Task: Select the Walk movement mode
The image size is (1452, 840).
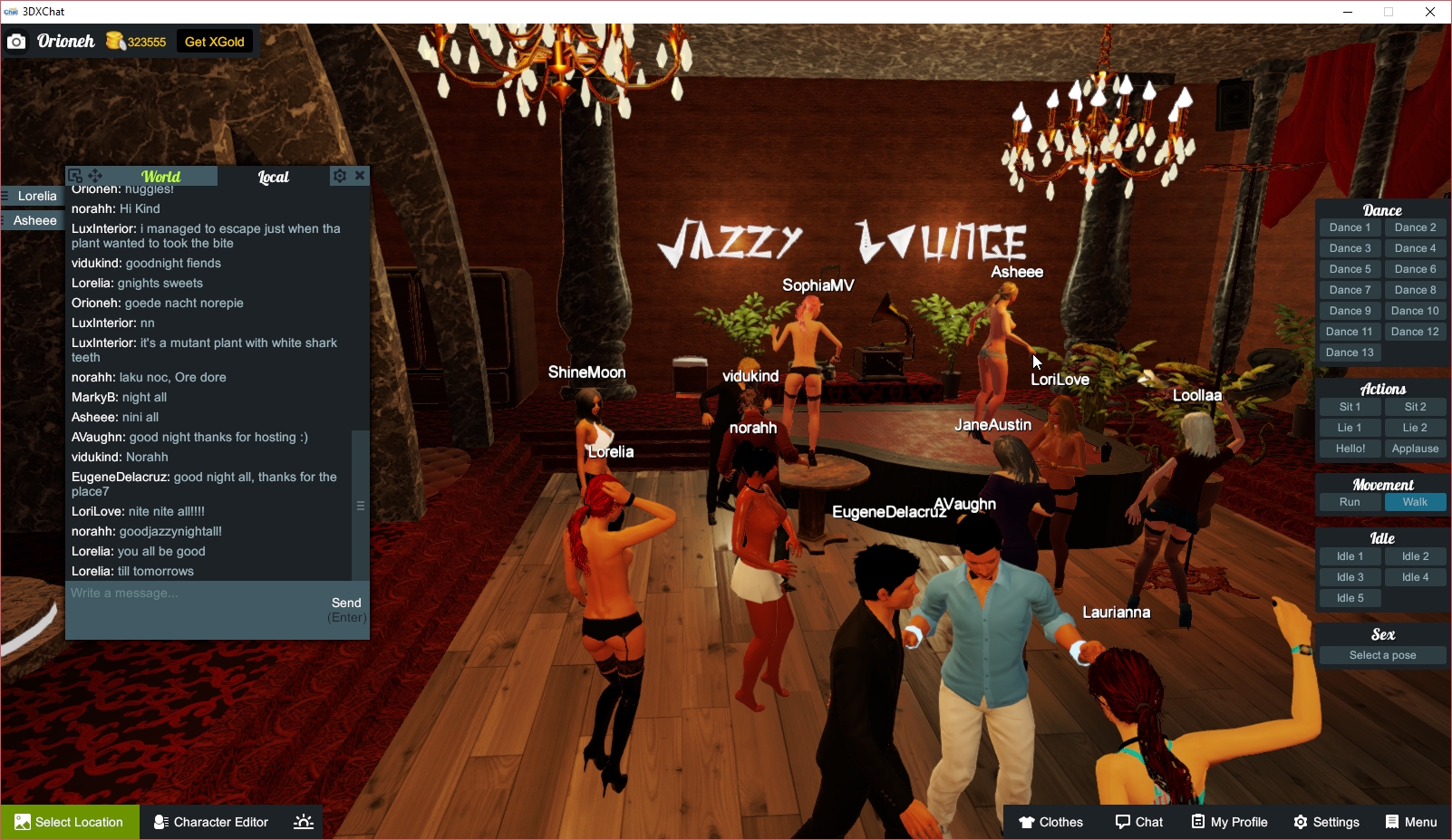Action: tap(1415, 501)
